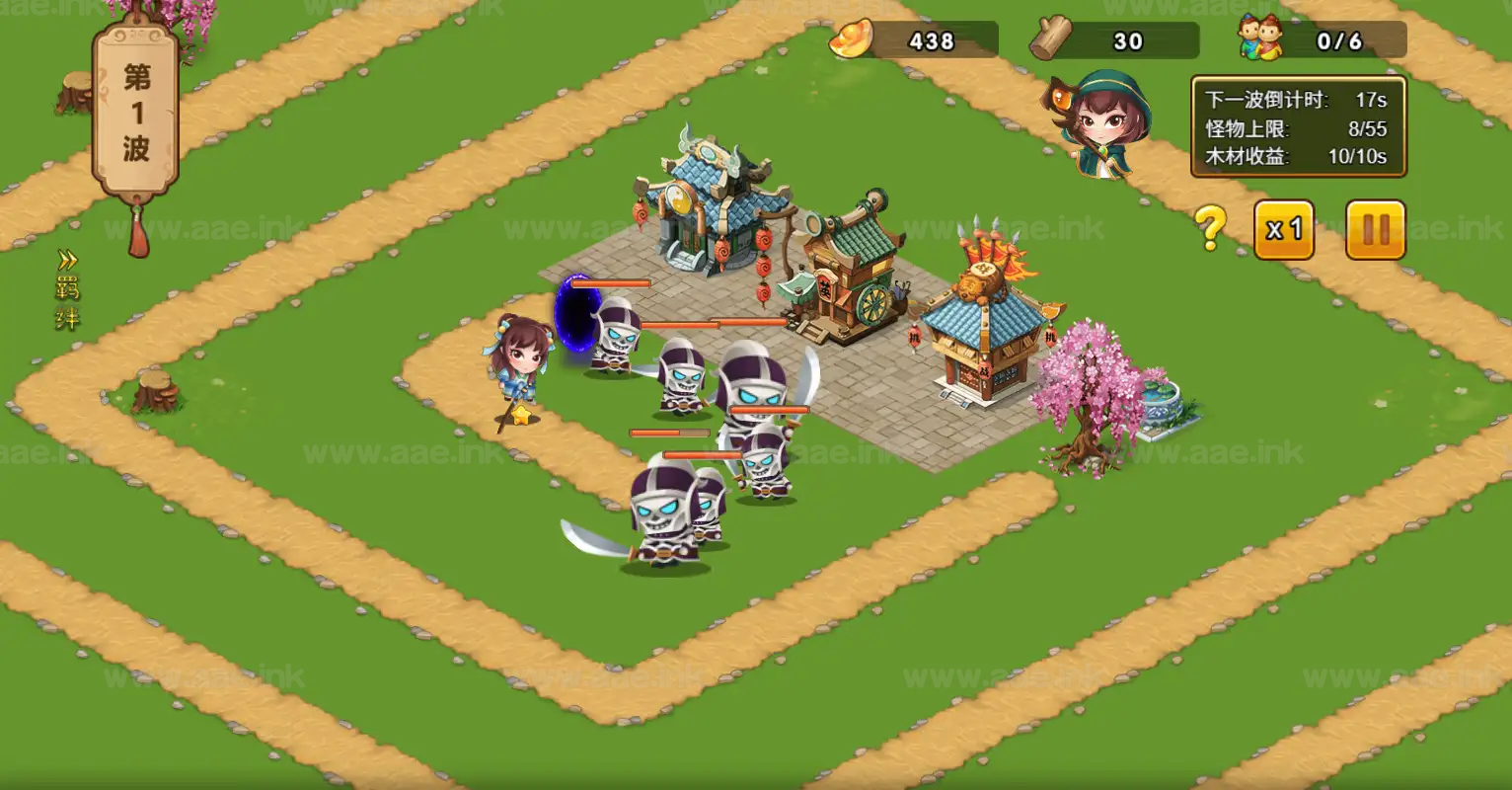The width and height of the screenshot is (1512, 790).
Task: Expand the 羁绊 bonds panel
Action: click(69, 296)
